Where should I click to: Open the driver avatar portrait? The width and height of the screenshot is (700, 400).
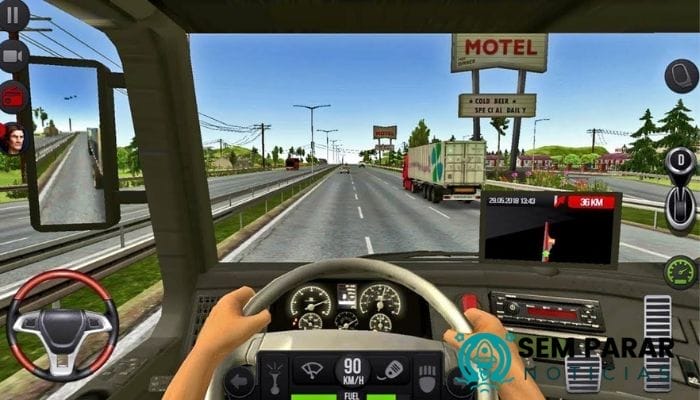[12, 139]
